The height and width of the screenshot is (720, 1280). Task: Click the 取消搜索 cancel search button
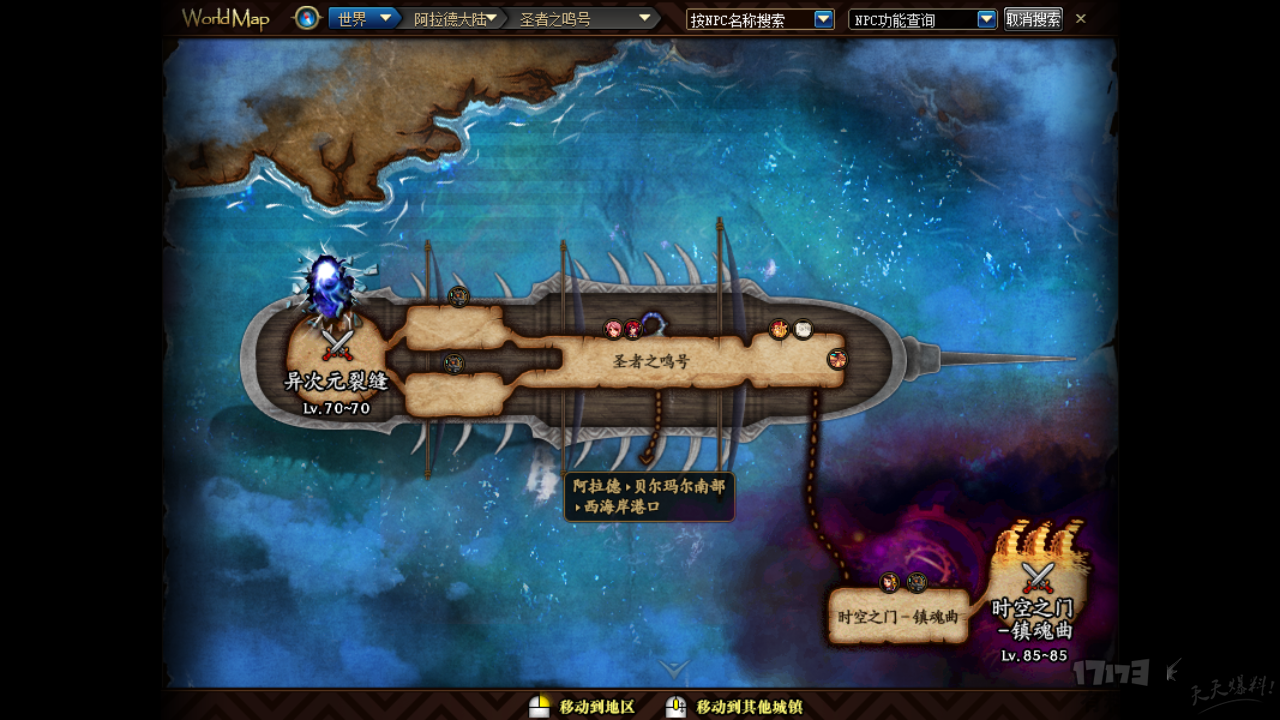(1033, 19)
